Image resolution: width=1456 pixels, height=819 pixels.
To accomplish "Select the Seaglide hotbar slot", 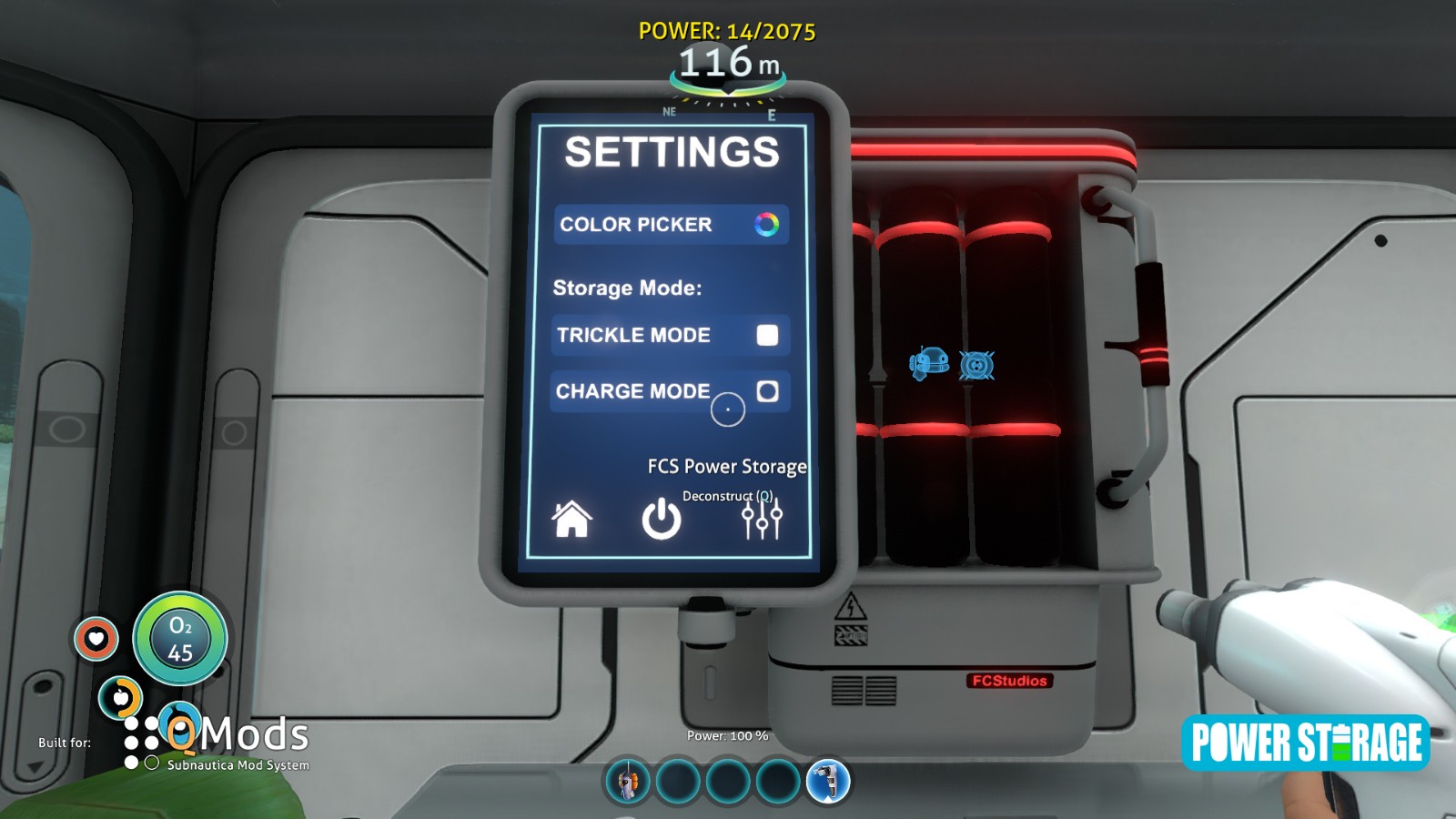I will tap(628, 781).
